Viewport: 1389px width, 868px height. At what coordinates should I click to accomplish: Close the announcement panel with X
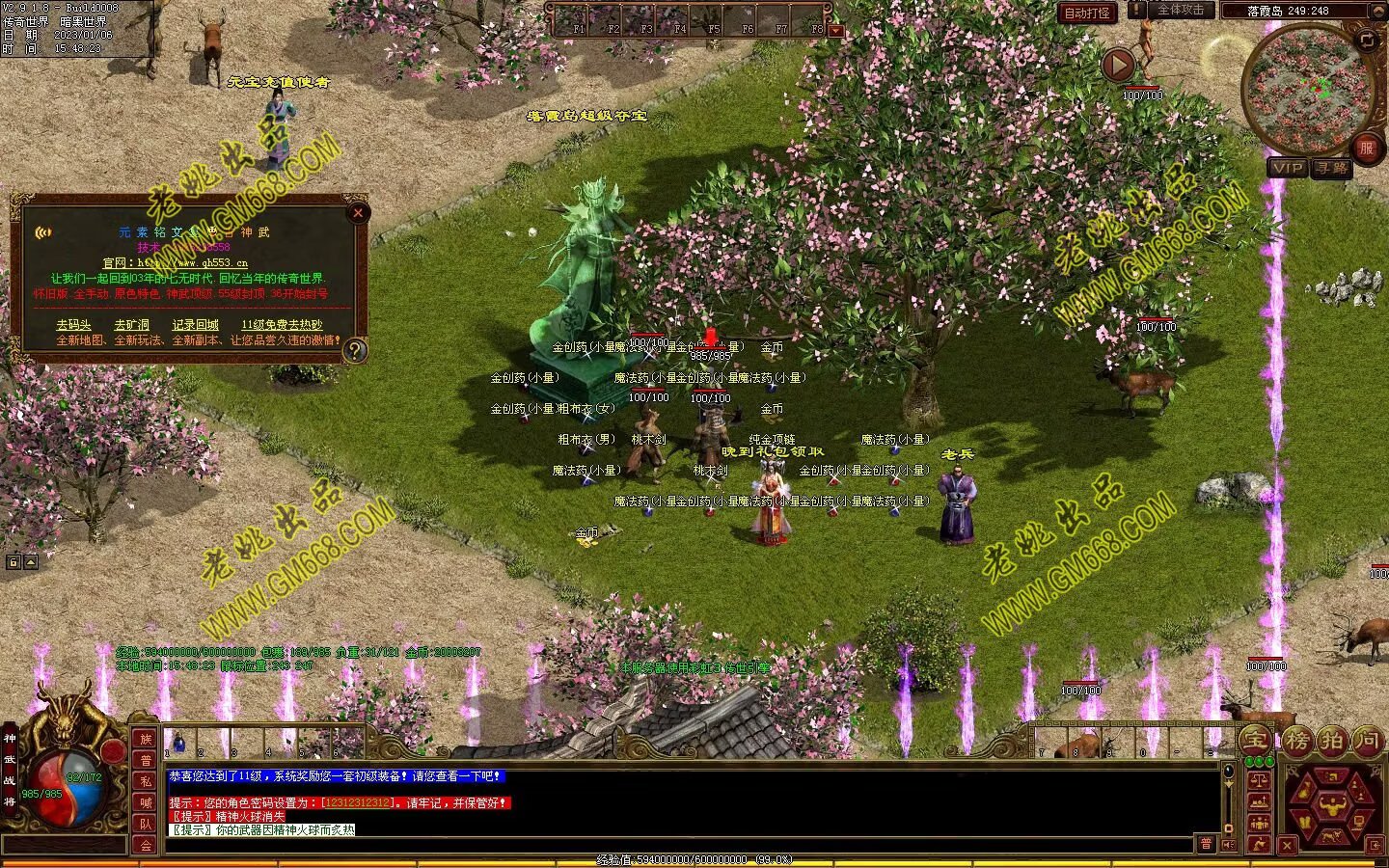(x=358, y=212)
